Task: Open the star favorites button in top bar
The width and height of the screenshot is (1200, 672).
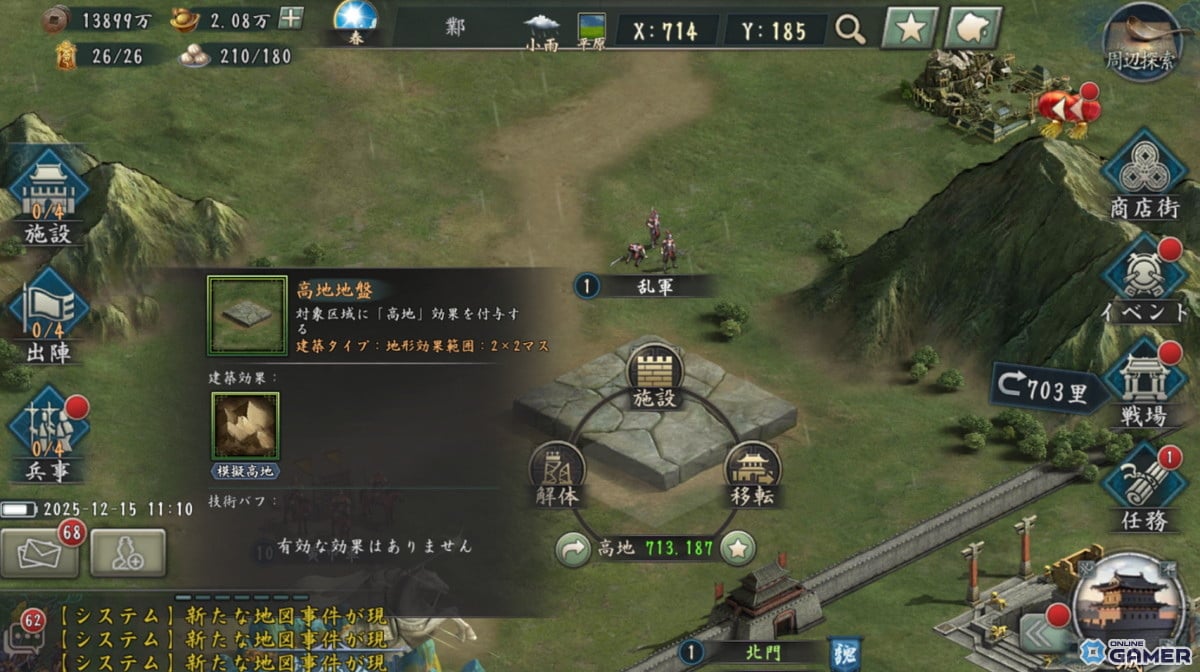Action: click(909, 29)
